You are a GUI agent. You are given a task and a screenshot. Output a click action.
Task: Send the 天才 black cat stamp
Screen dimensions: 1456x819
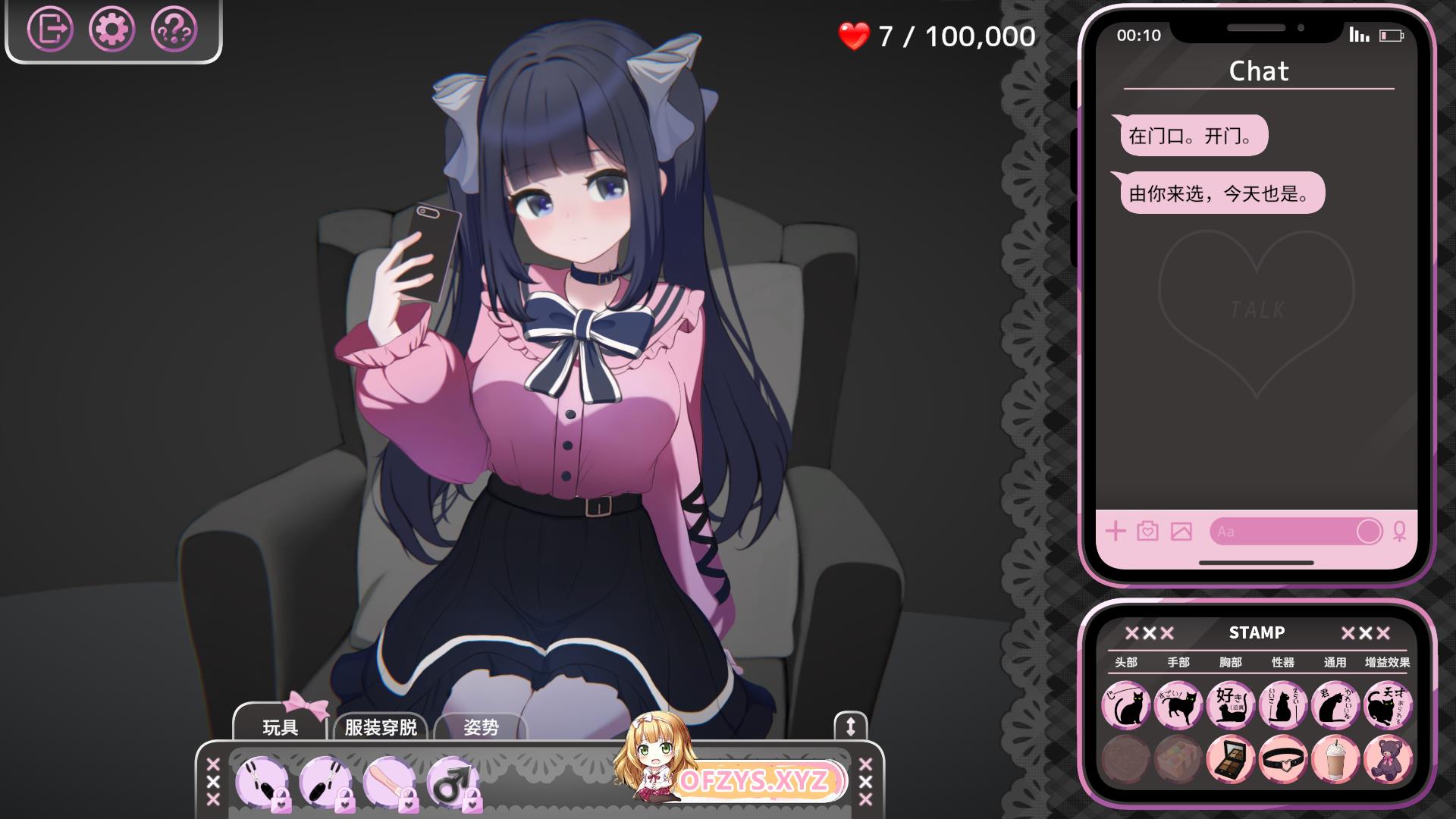click(x=1388, y=705)
